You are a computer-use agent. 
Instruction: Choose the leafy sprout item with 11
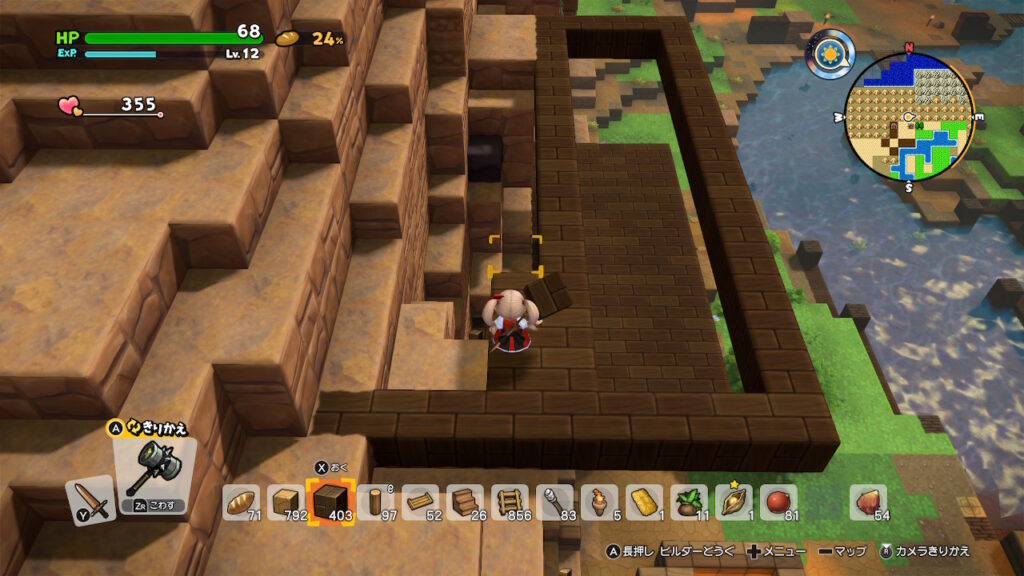point(690,502)
